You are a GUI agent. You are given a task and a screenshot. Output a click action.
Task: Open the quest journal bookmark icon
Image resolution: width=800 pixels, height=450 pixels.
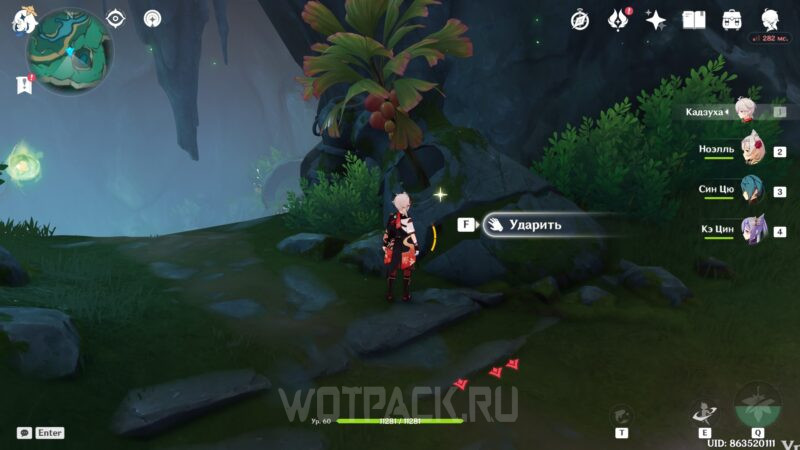click(x=25, y=87)
